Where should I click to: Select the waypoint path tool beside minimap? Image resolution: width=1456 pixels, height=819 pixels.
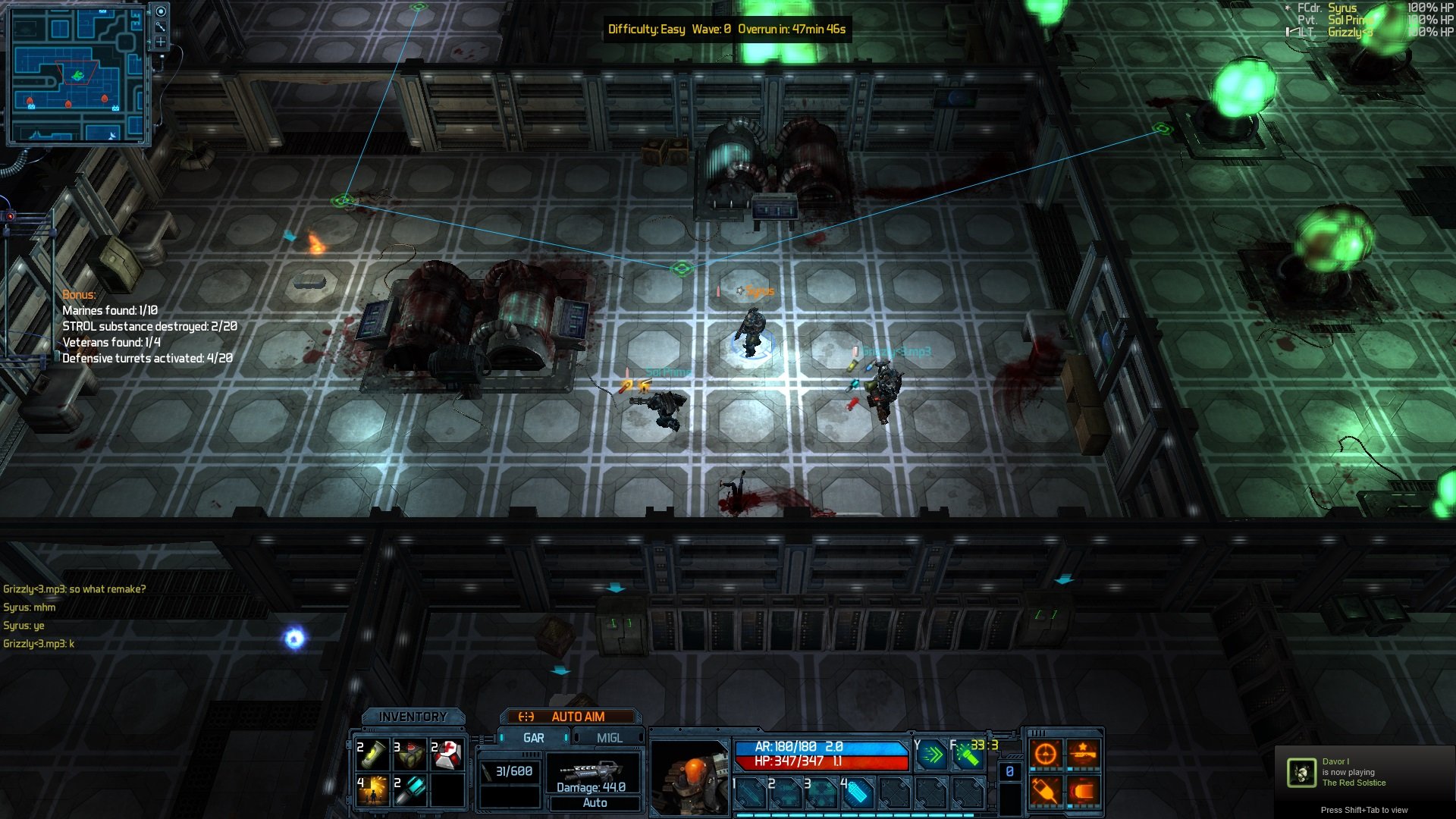point(161,27)
